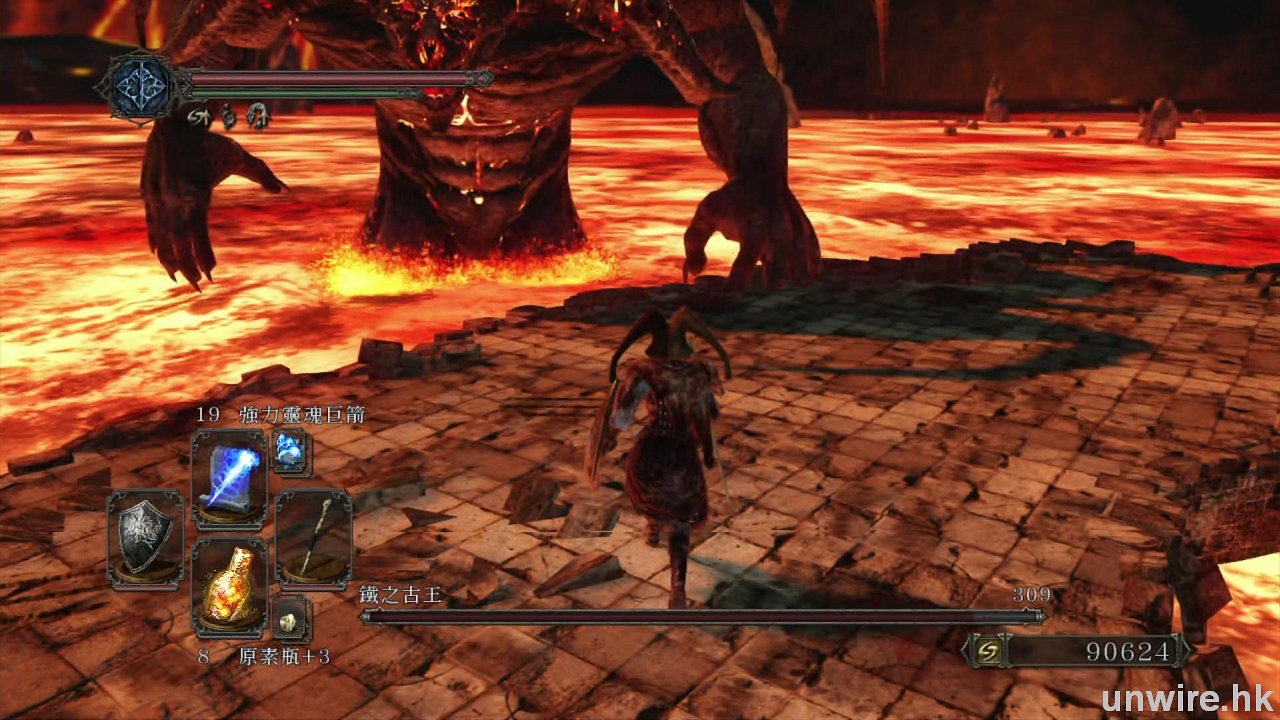The width and height of the screenshot is (1280, 720).
Task: Select the small stone next-item icon
Action: point(290,620)
